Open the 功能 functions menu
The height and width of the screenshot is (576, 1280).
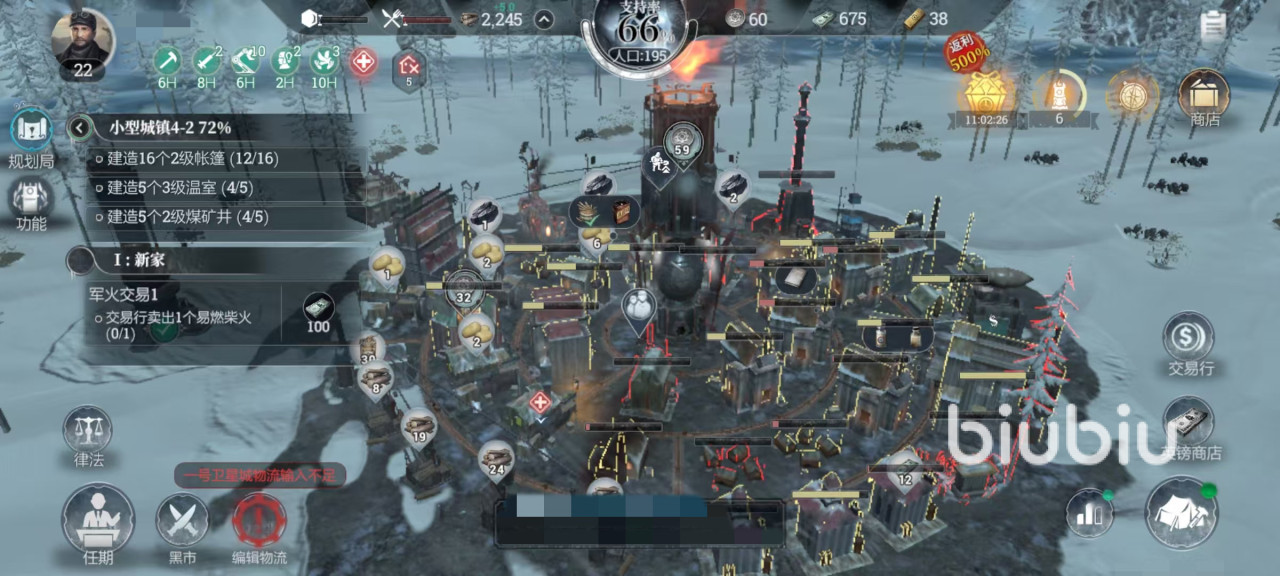31,203
